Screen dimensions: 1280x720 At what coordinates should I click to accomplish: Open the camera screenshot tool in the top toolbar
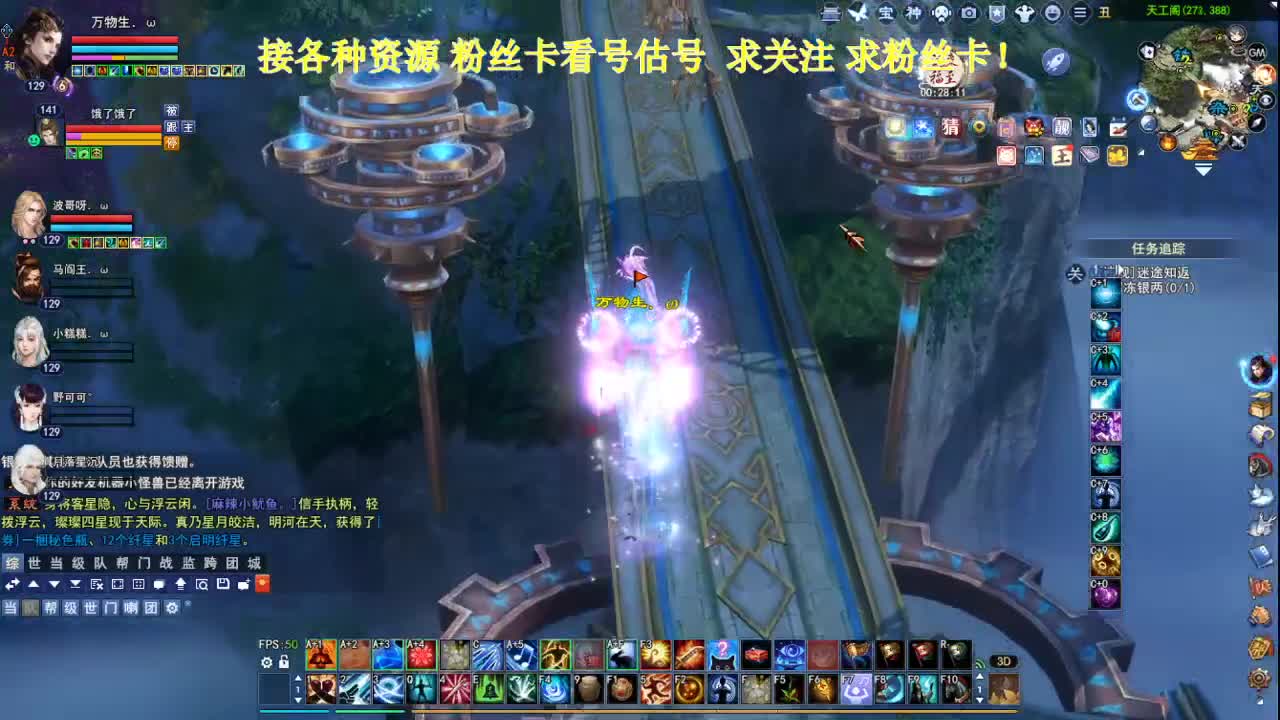[x=968, y=14]
